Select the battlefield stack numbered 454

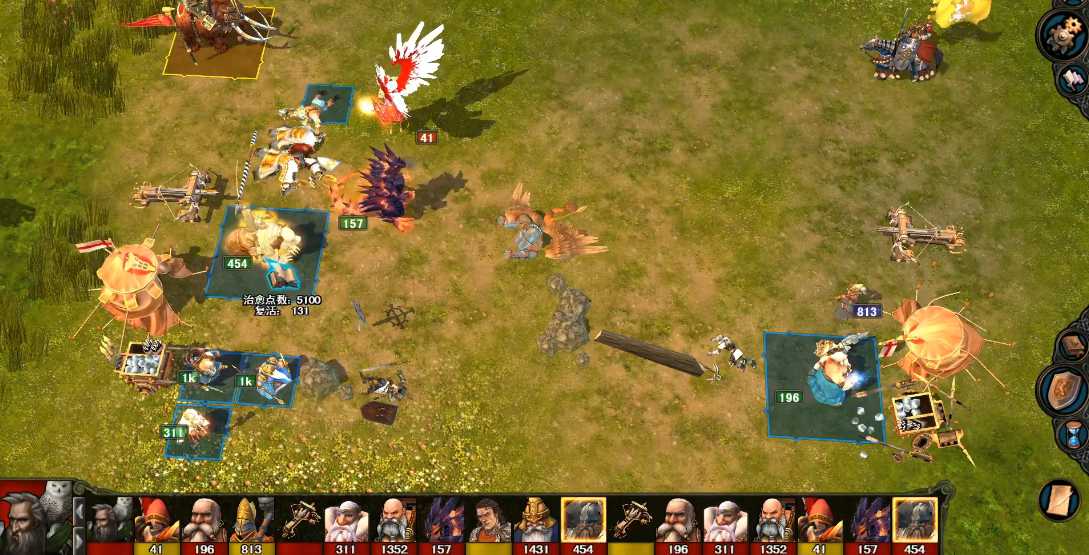click(x=265, y=250)
